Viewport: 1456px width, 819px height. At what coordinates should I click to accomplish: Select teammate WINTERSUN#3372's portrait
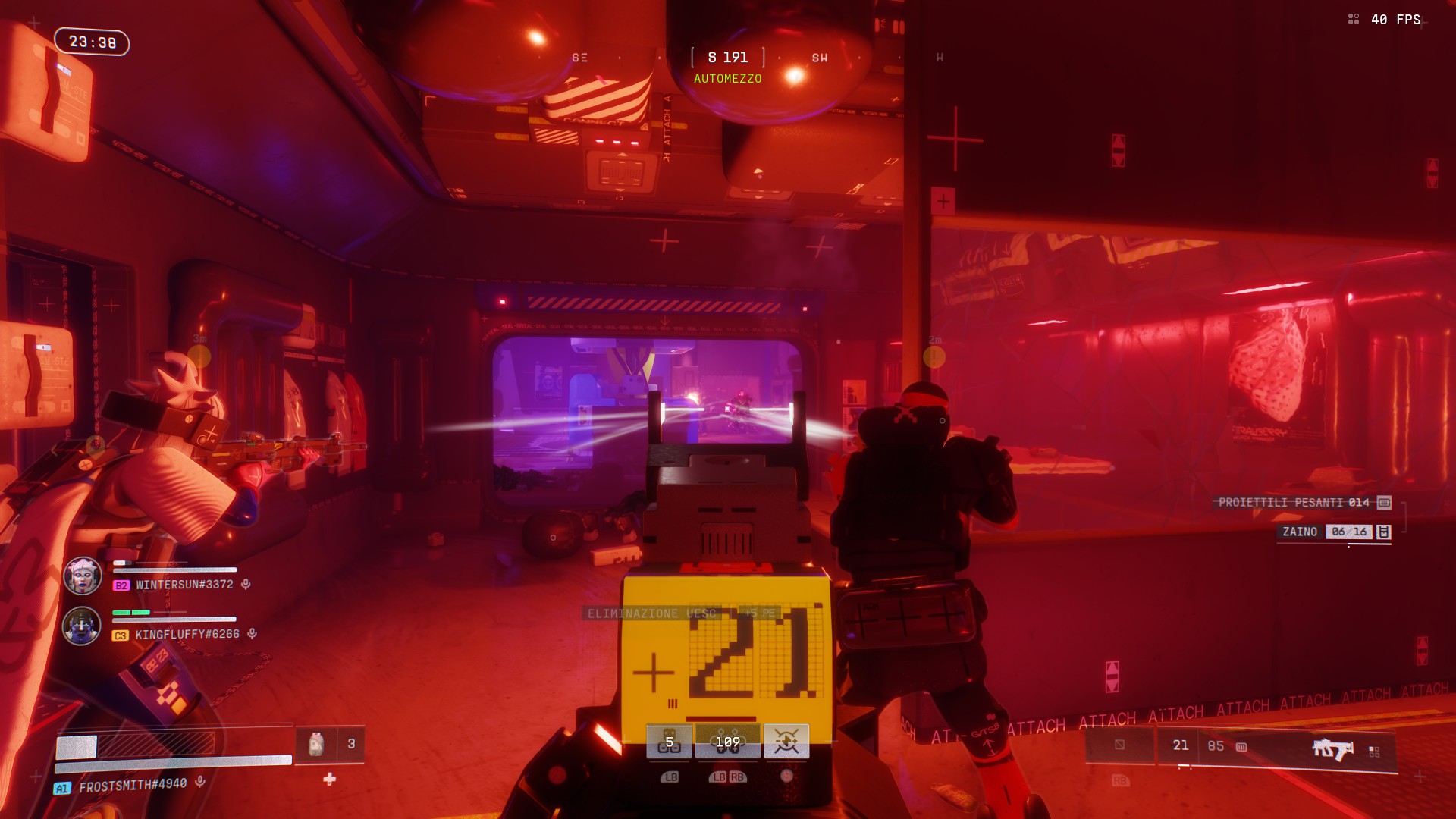pyautogui.click(x=82, y=576)
